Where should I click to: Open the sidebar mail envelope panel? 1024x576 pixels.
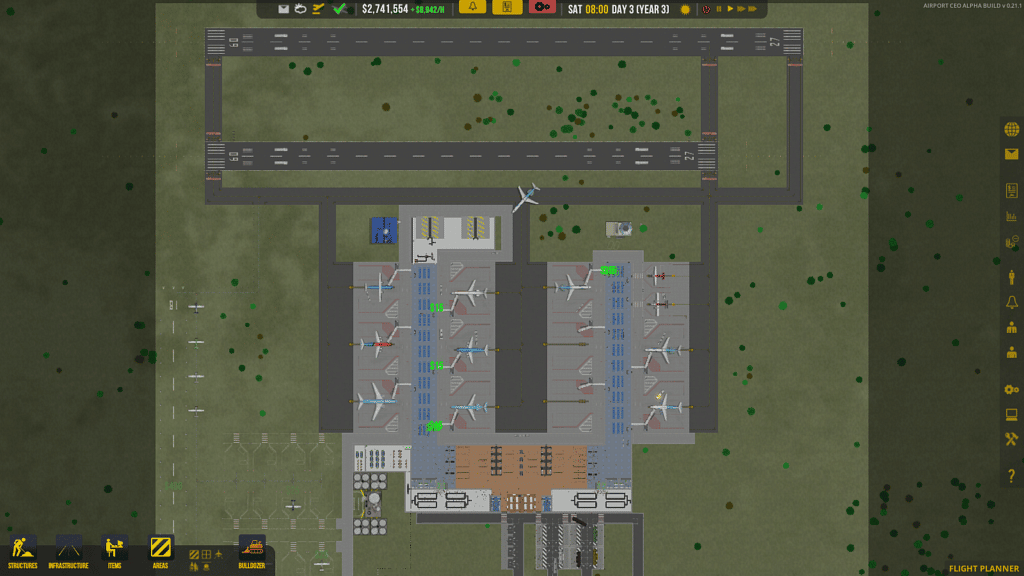[1011, 154]
